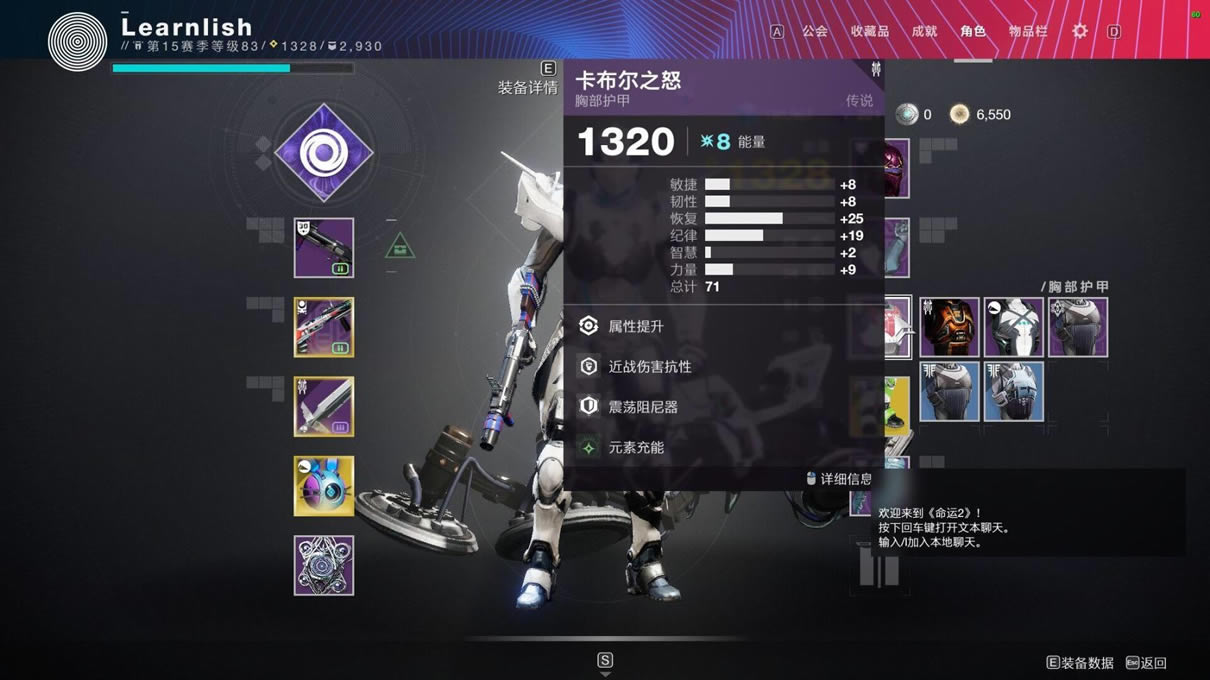Switch to the 物品栏 (Inventory) tab
1210x680 pixels.
point(1028,31)
